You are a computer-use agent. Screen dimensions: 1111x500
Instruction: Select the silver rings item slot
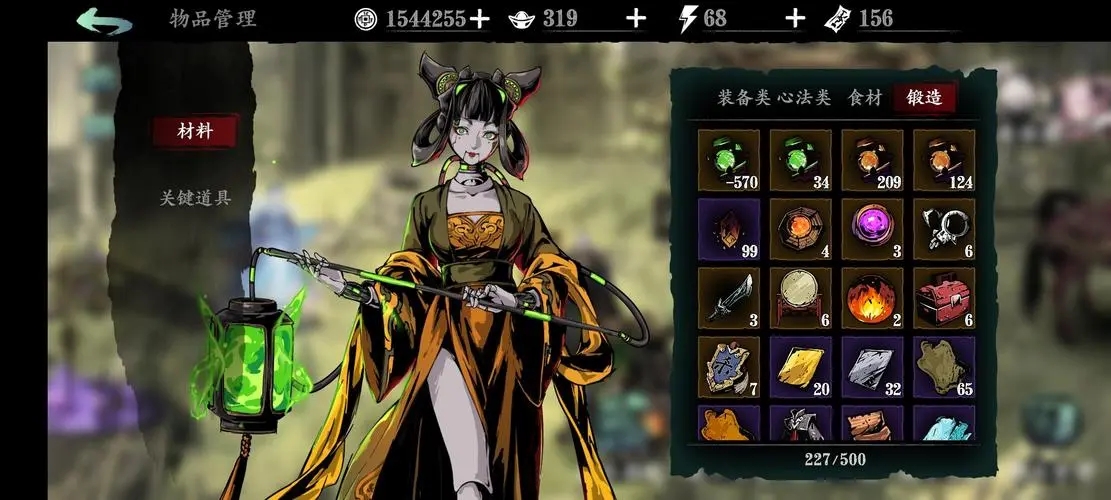pos(944,229)
